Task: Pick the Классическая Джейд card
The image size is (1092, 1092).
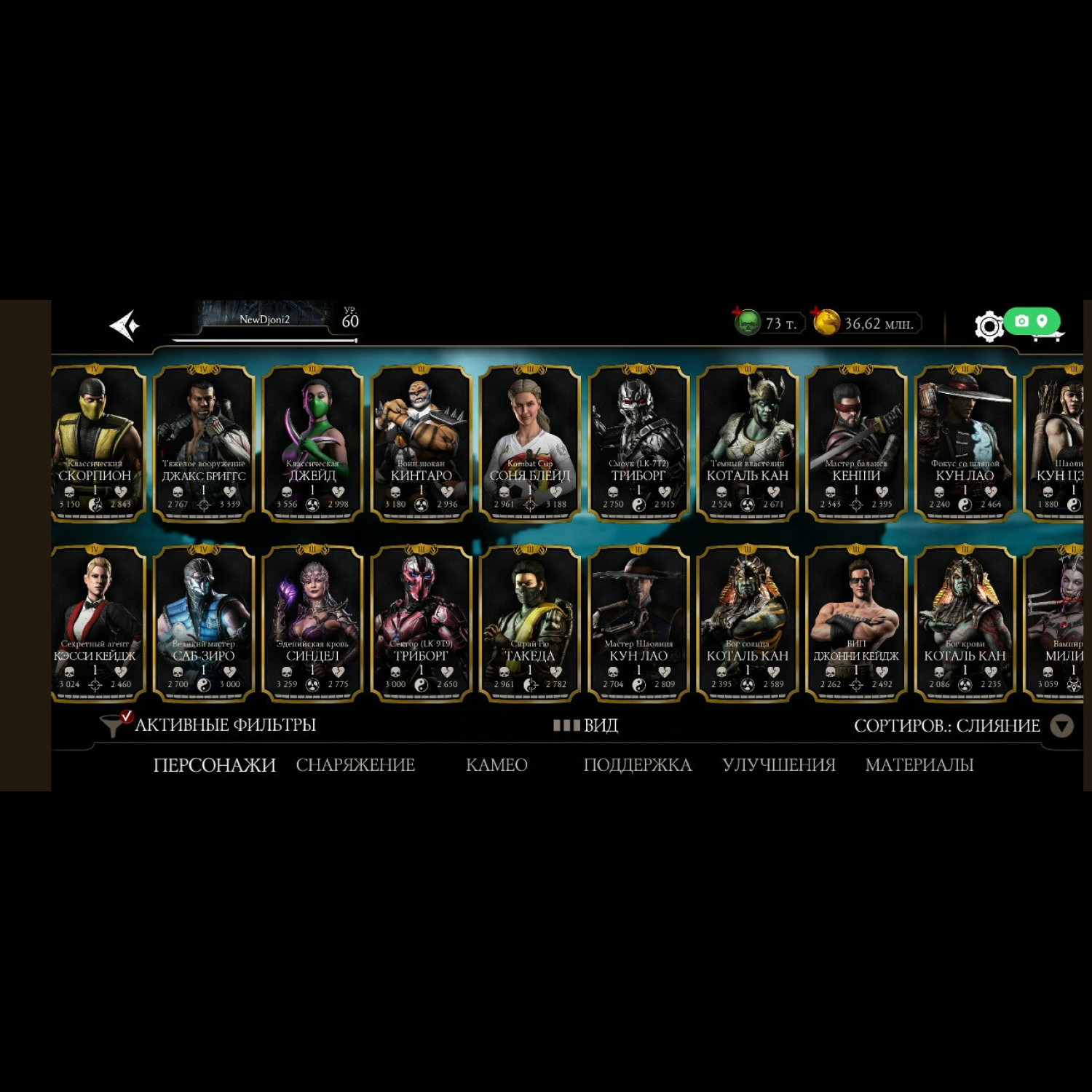Action: pos(312,443)
